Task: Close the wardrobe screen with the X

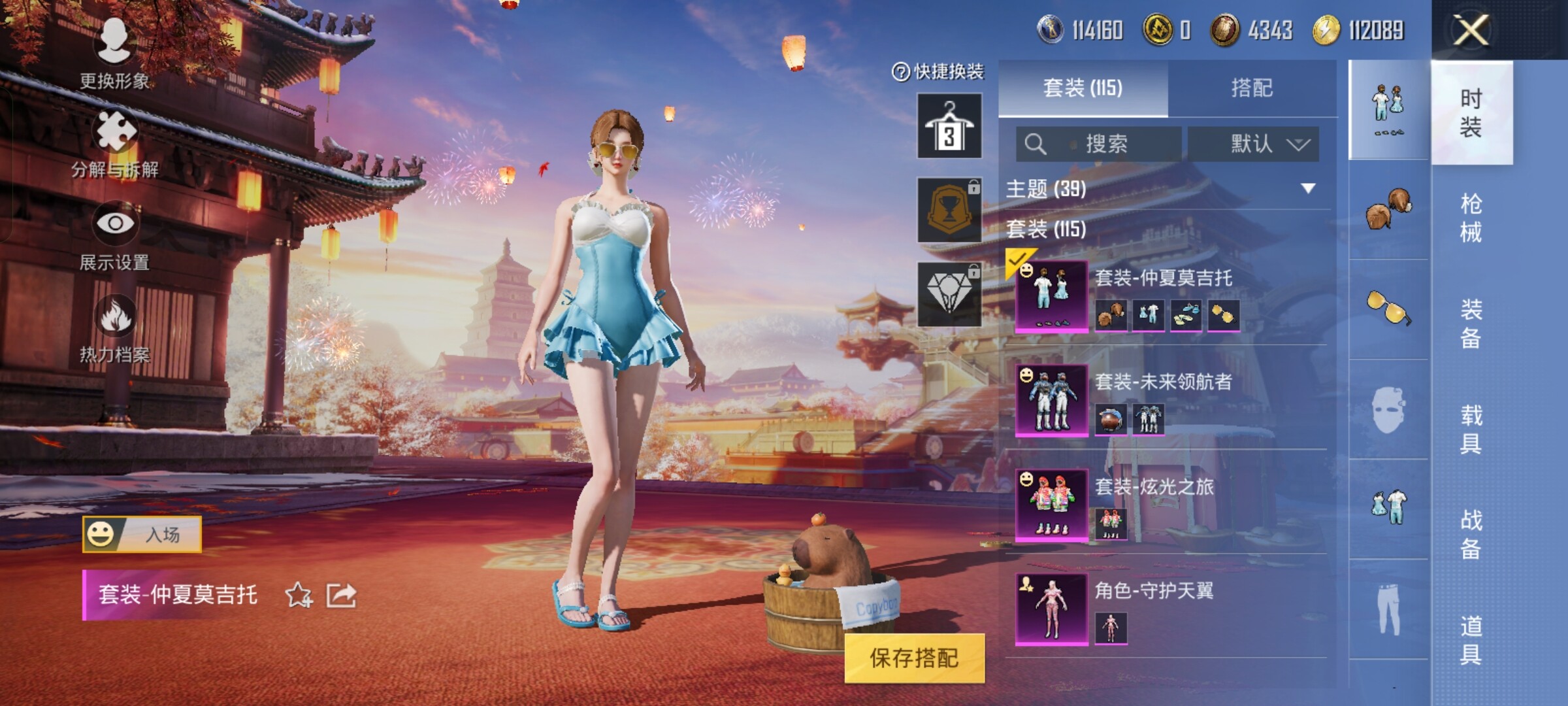Action: [1471, 30]
